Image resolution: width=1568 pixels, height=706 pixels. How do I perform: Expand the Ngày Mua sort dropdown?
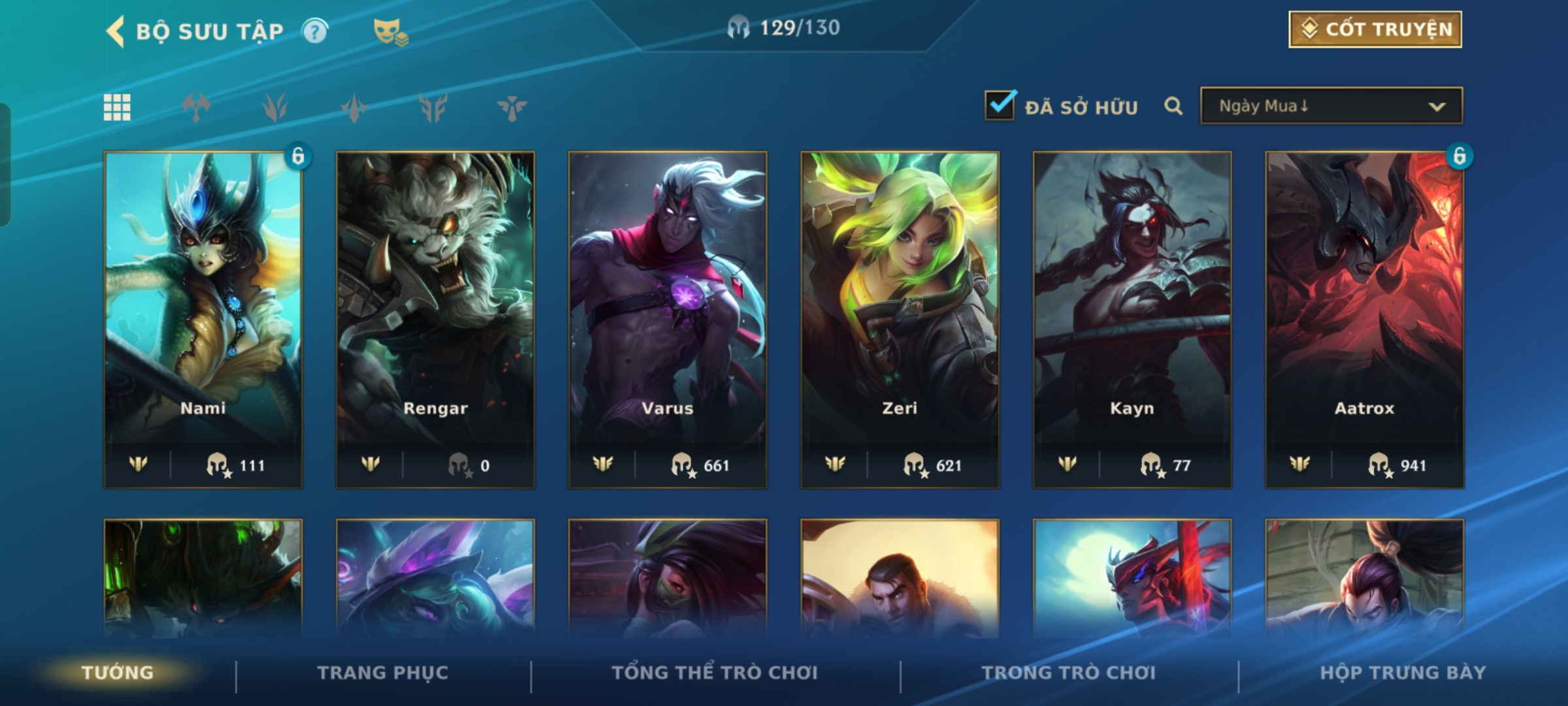click(1331, 106)
